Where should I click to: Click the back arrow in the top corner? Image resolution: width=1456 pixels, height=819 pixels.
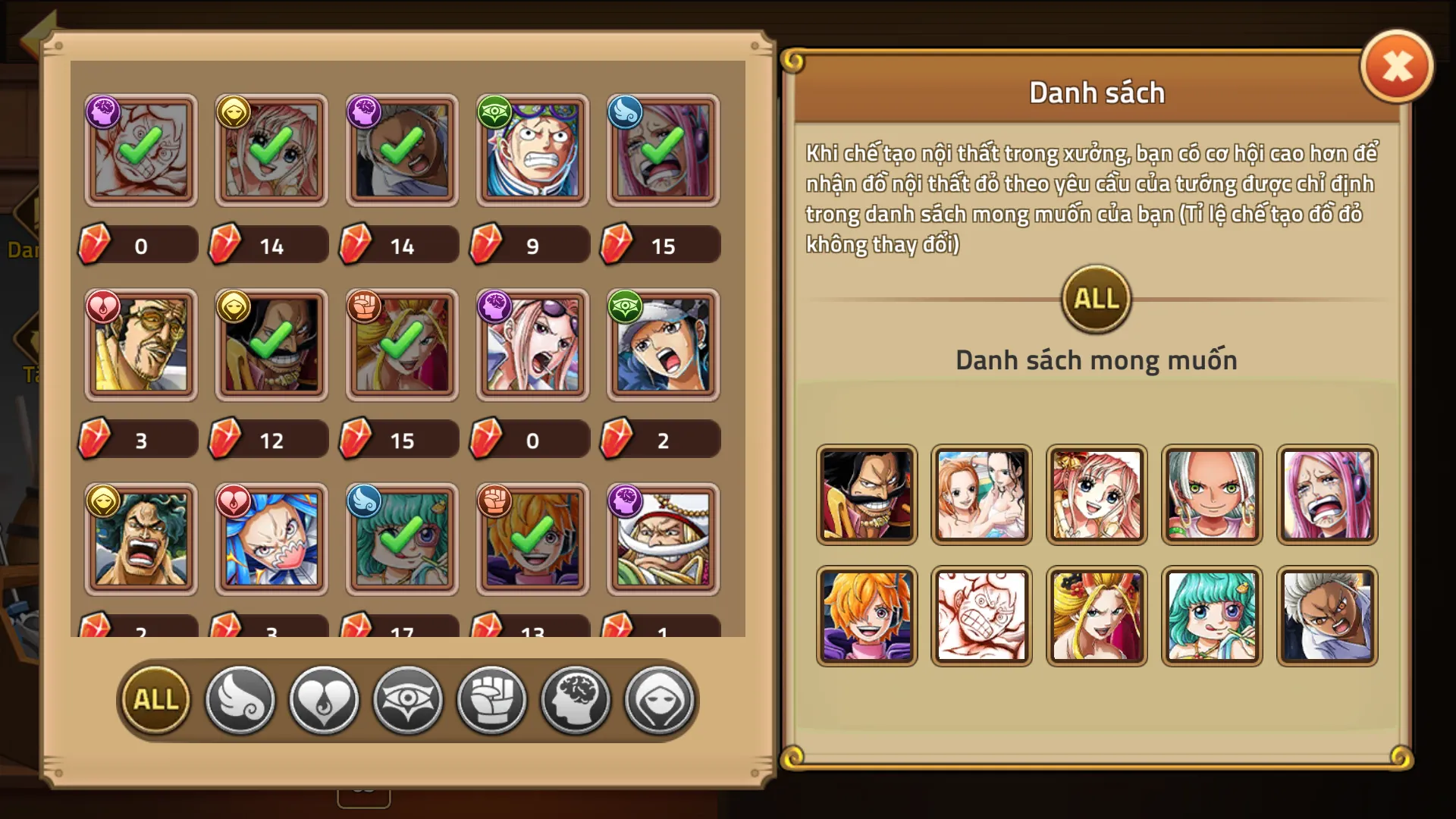(x=36, y=29)
